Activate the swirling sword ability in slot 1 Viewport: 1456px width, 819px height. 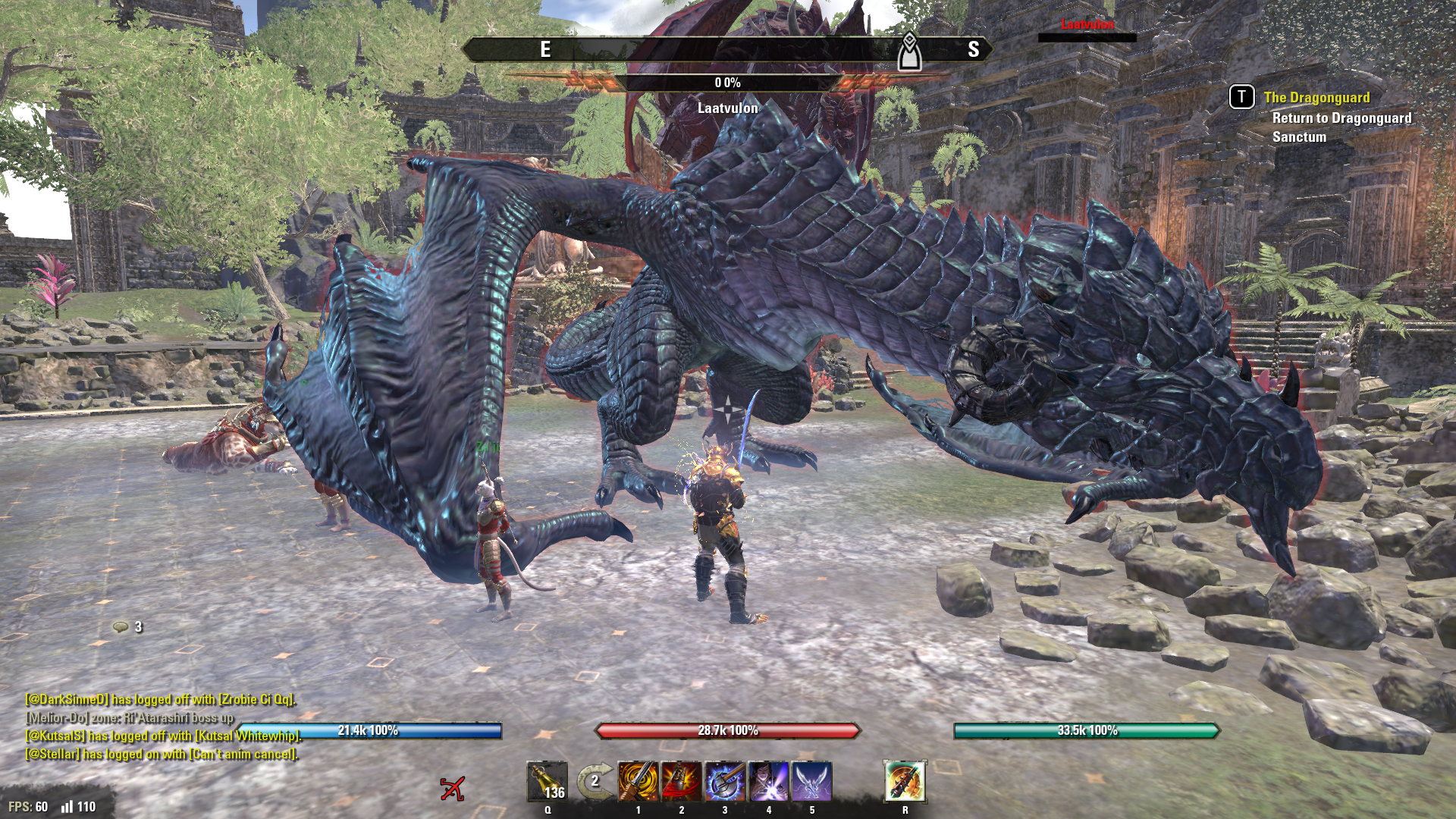[x=638, y=782]
